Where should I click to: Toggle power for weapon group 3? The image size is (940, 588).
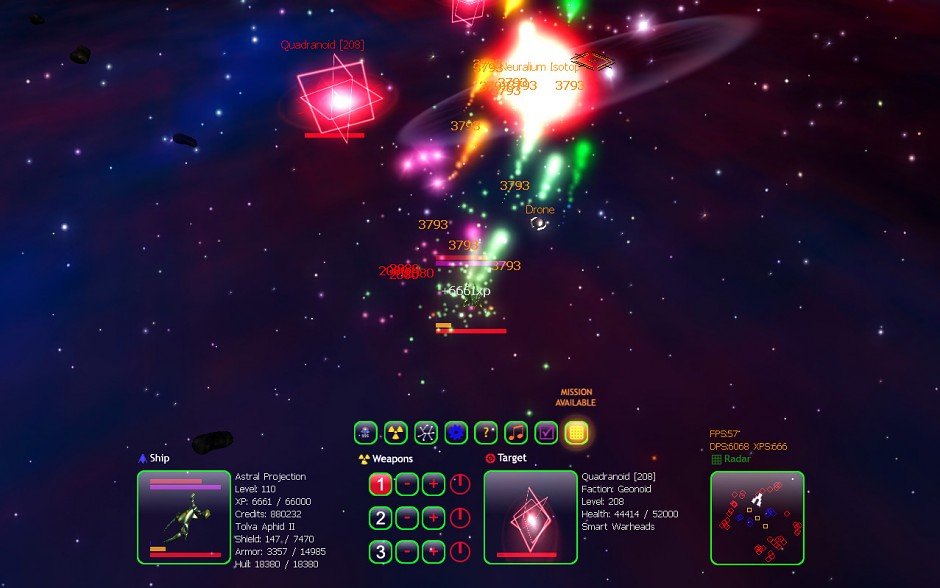click(x=459, y=551)
